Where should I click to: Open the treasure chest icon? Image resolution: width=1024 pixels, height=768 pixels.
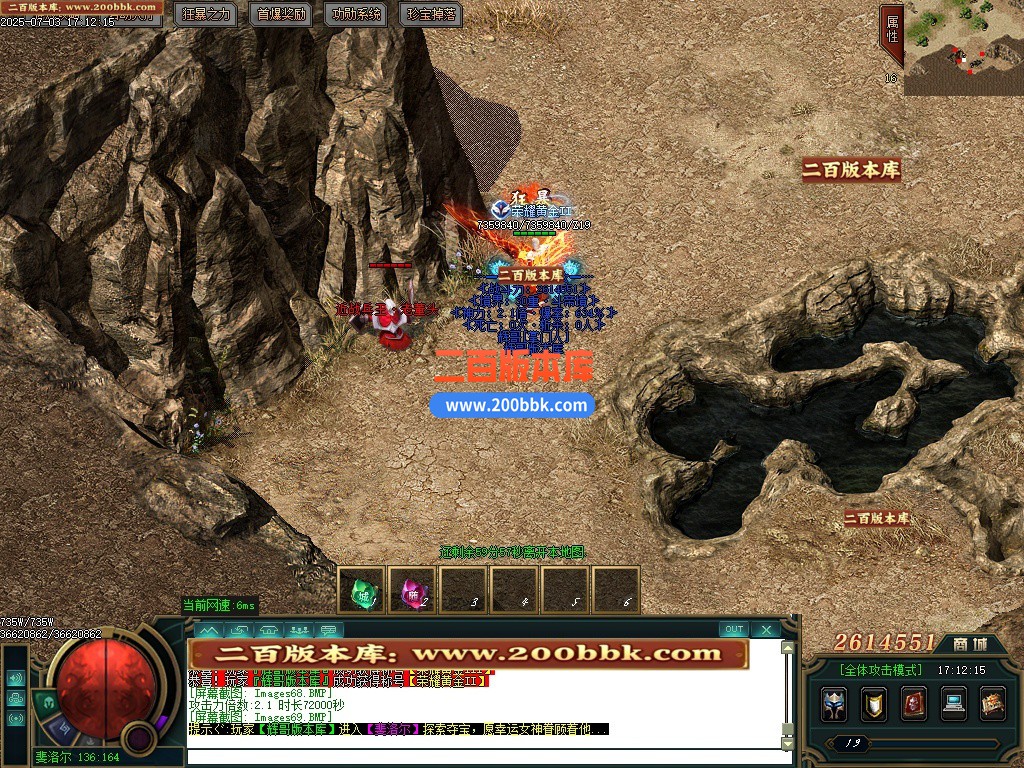(x=992, y=704)
